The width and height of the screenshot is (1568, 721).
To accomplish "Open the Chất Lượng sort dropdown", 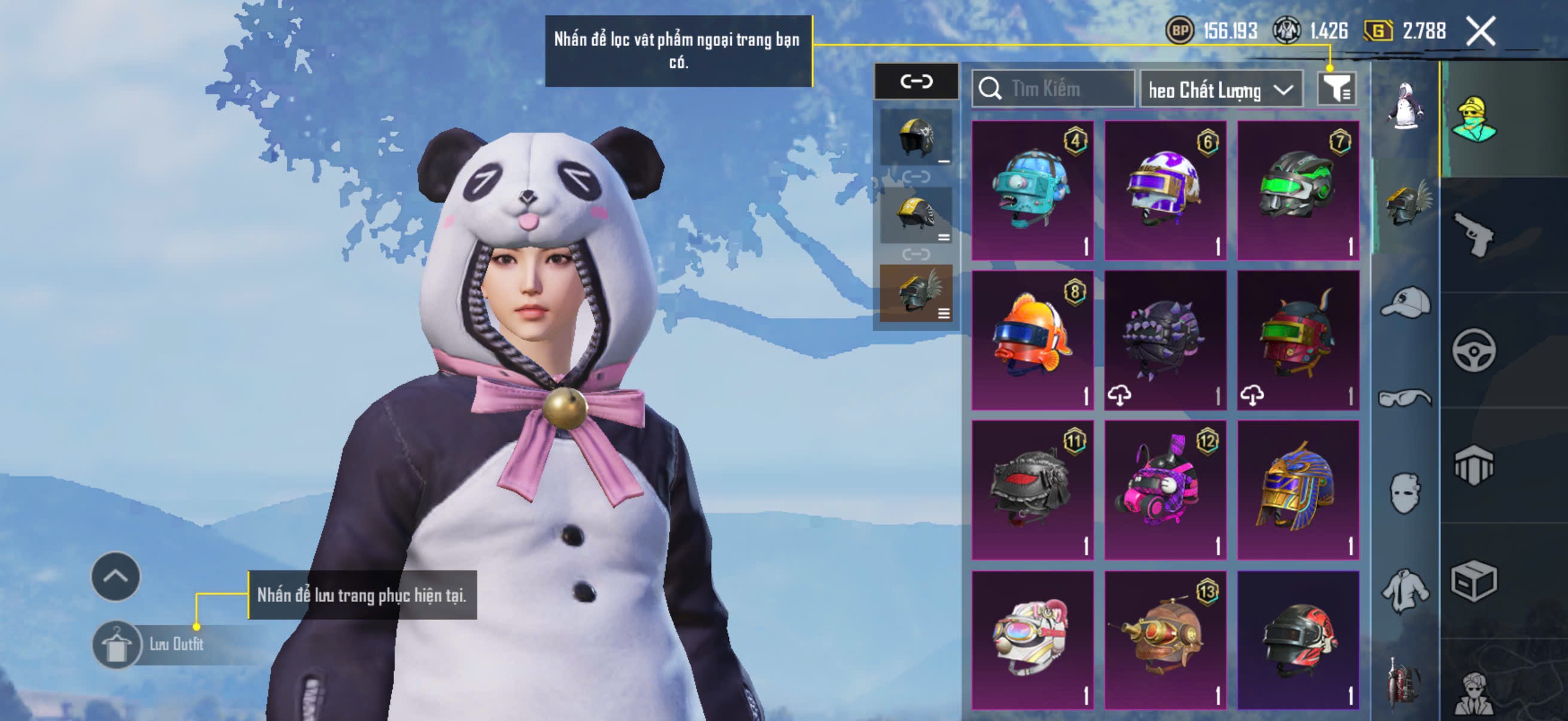I will [1221, 90].
